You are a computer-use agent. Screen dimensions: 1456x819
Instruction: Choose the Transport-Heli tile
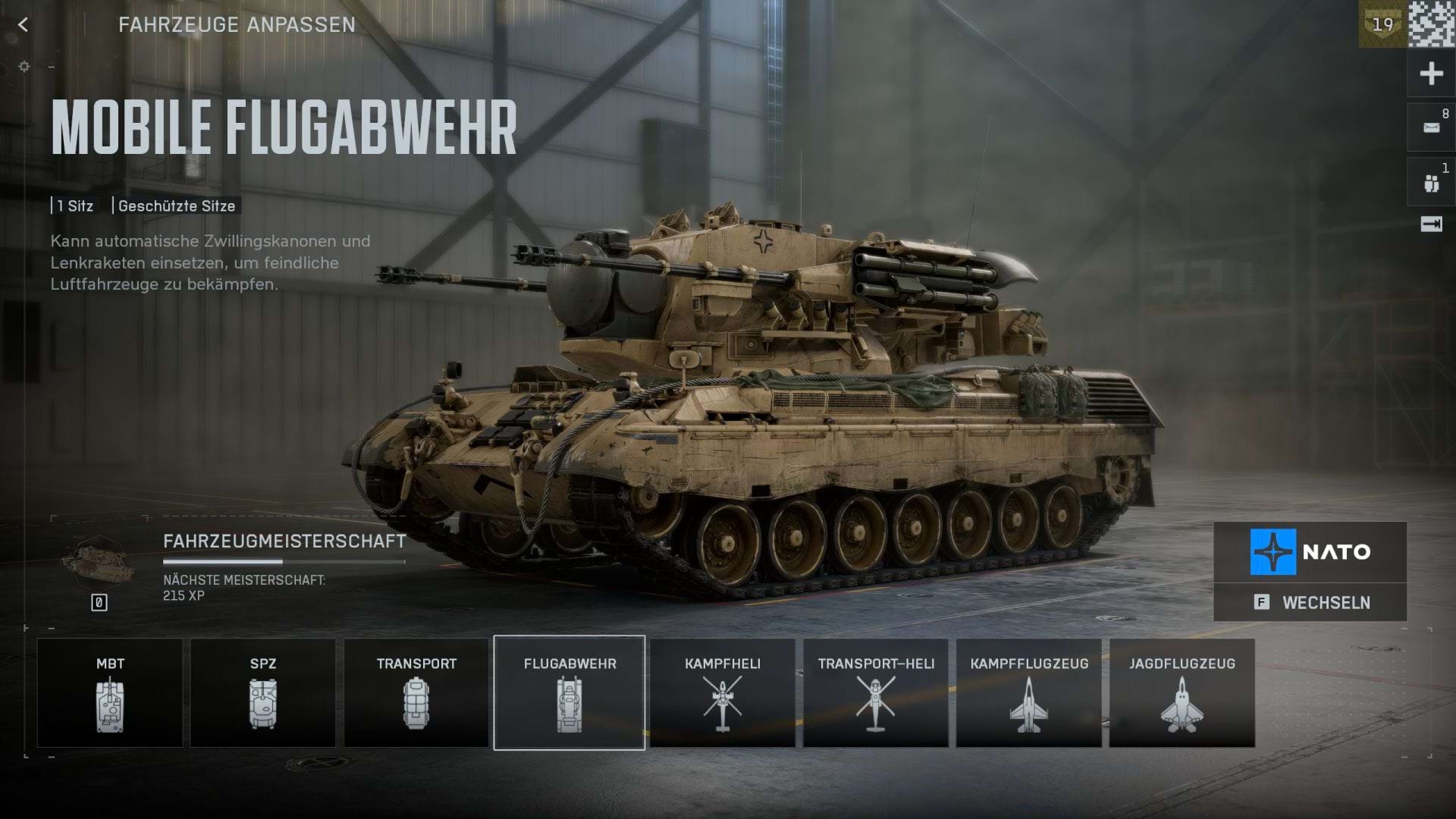[876, 693]
